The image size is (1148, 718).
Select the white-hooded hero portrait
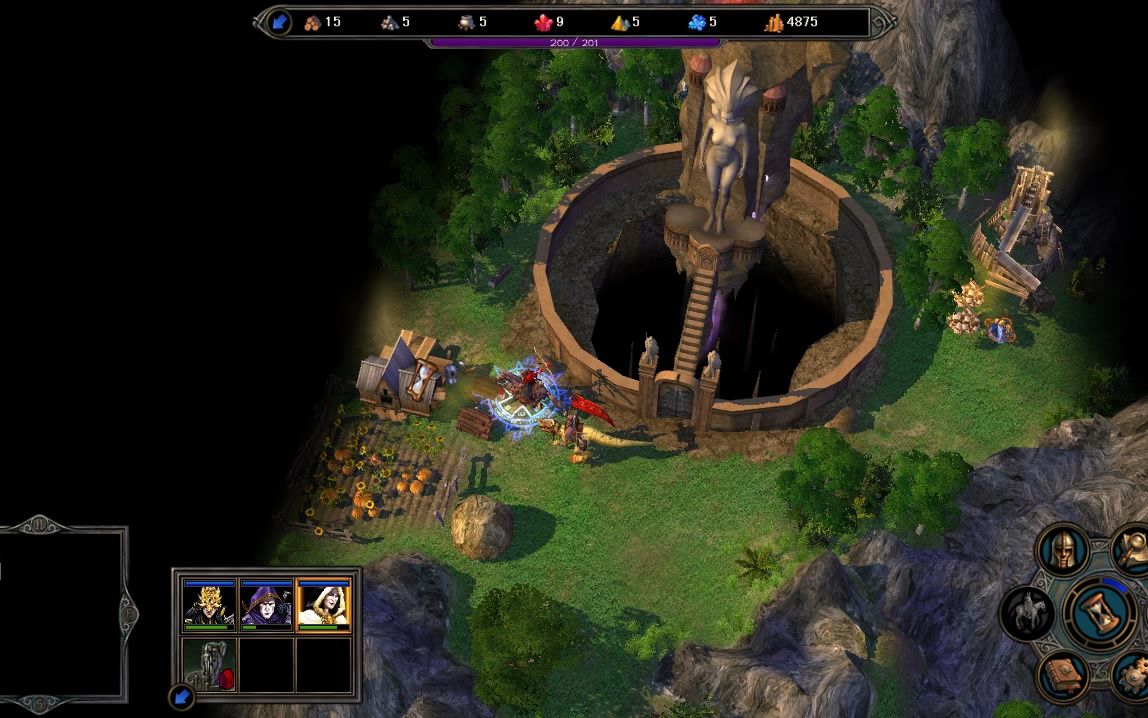pyautogui.click(x=324, y=605)
